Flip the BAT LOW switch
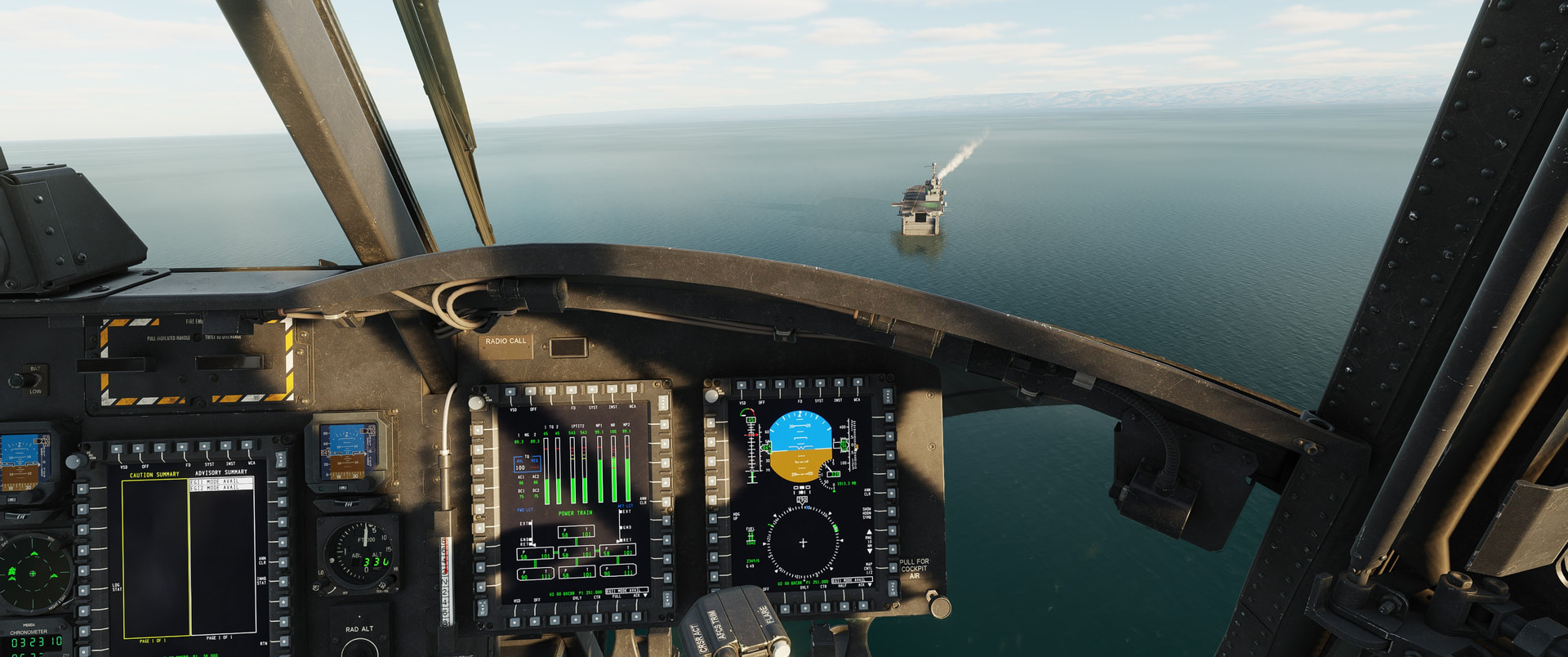The width and height of the screenshot is (1568, 657). tap(18, 380)
